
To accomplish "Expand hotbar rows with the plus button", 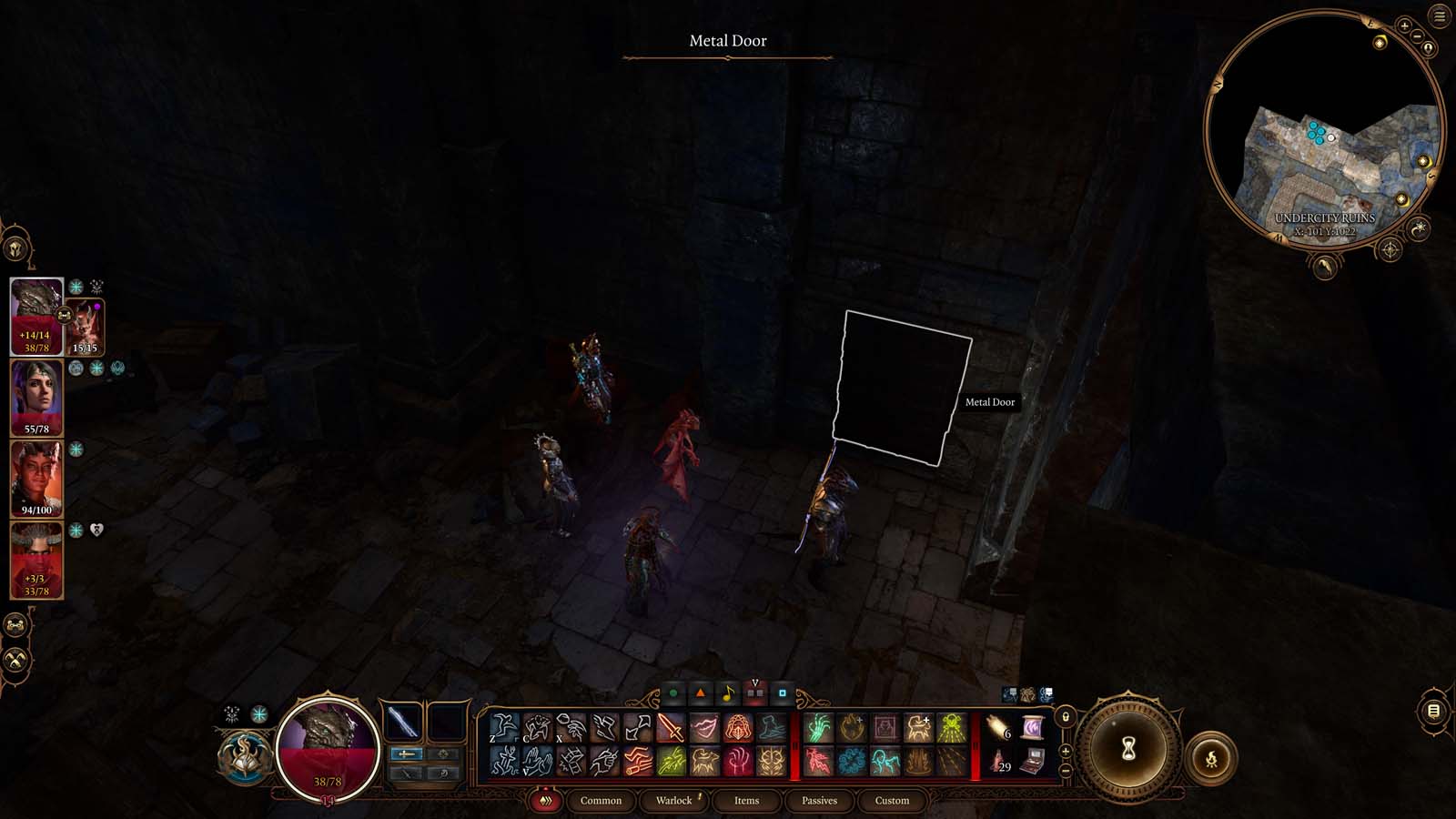I will pos(1066,752).
